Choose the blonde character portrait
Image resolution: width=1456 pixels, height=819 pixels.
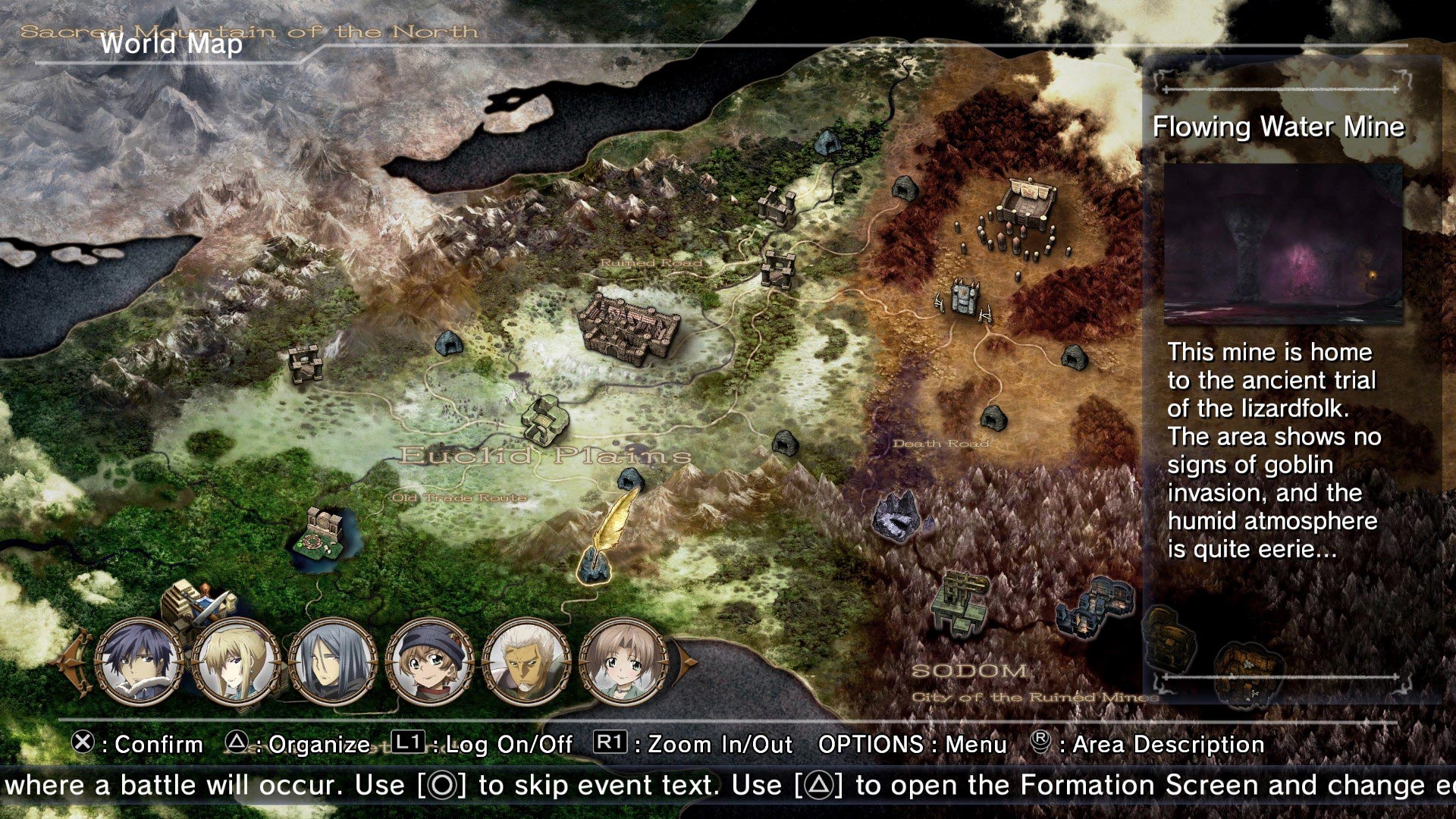pos(237,661)
